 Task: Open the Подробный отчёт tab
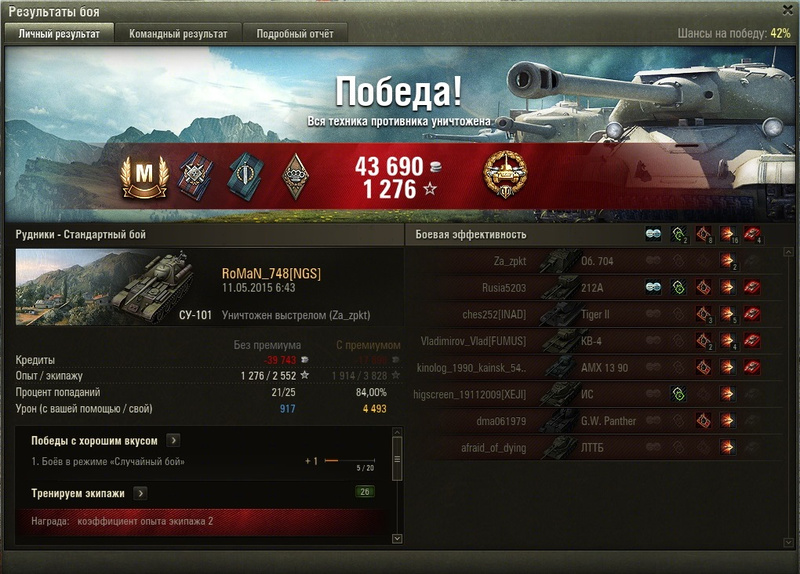click(295, 34)
